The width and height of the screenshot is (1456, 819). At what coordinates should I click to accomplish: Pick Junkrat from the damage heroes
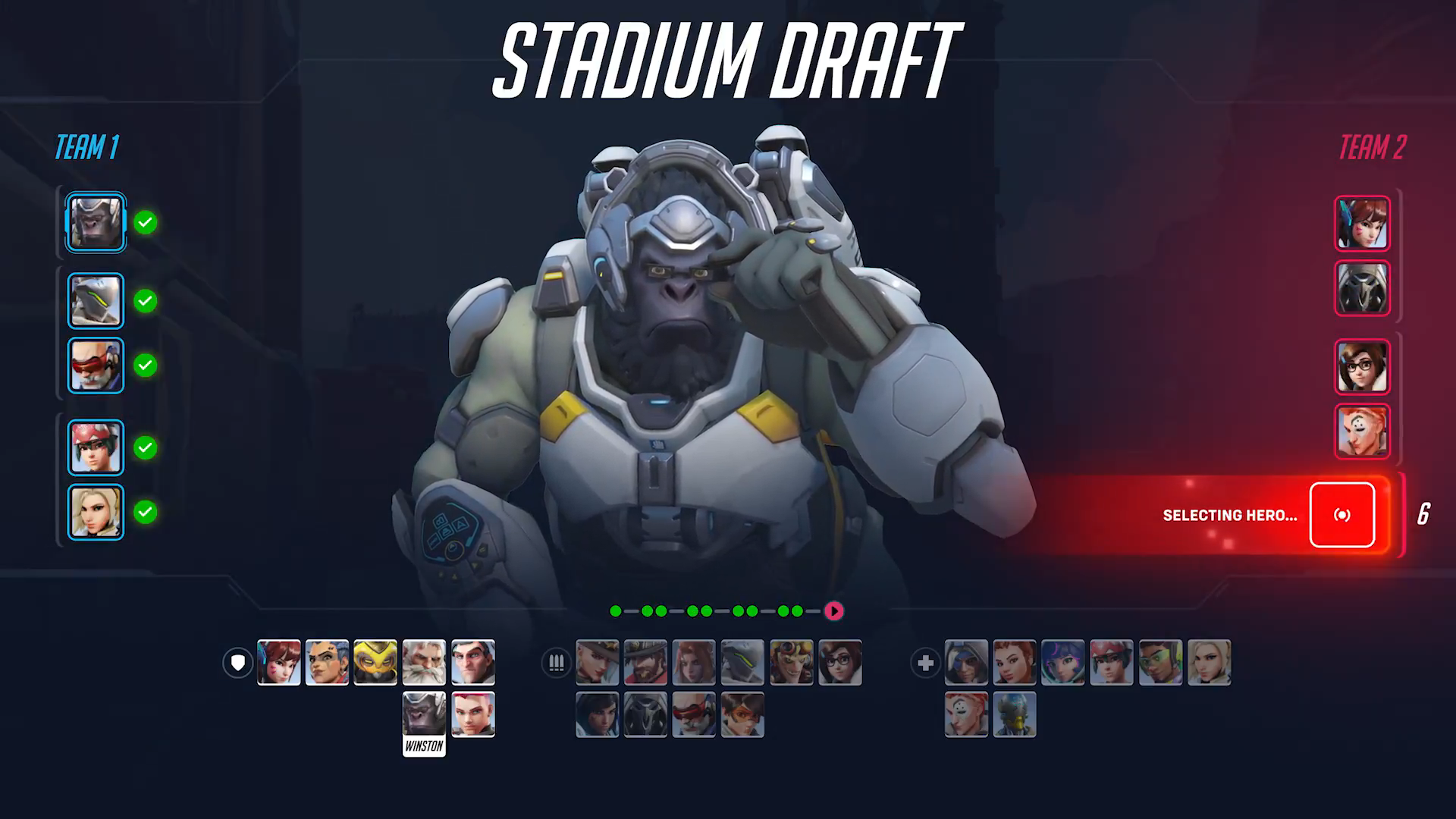(x=791, y=663)
